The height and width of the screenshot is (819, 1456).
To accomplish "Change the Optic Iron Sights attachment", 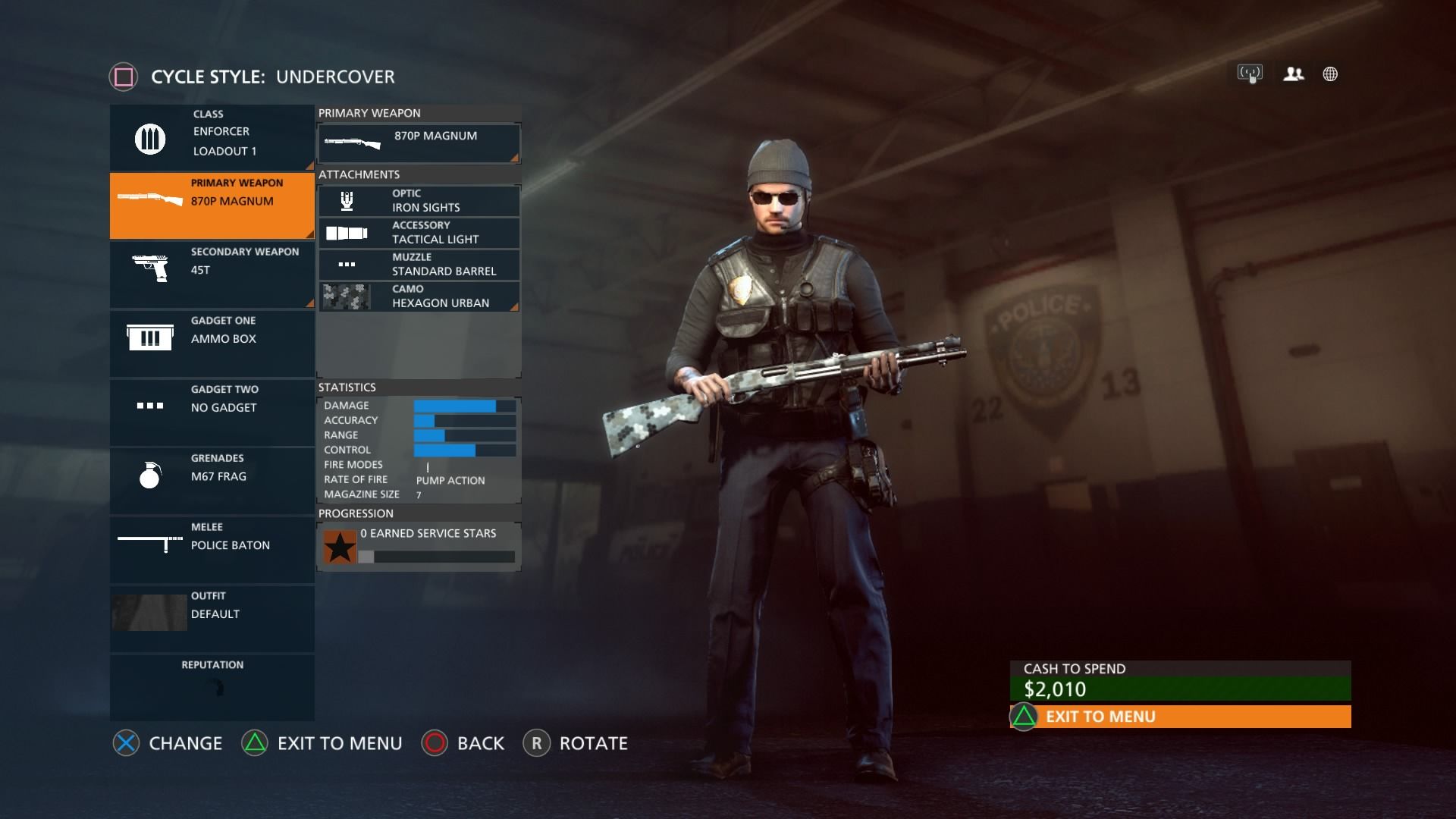I will click(419, 201).
